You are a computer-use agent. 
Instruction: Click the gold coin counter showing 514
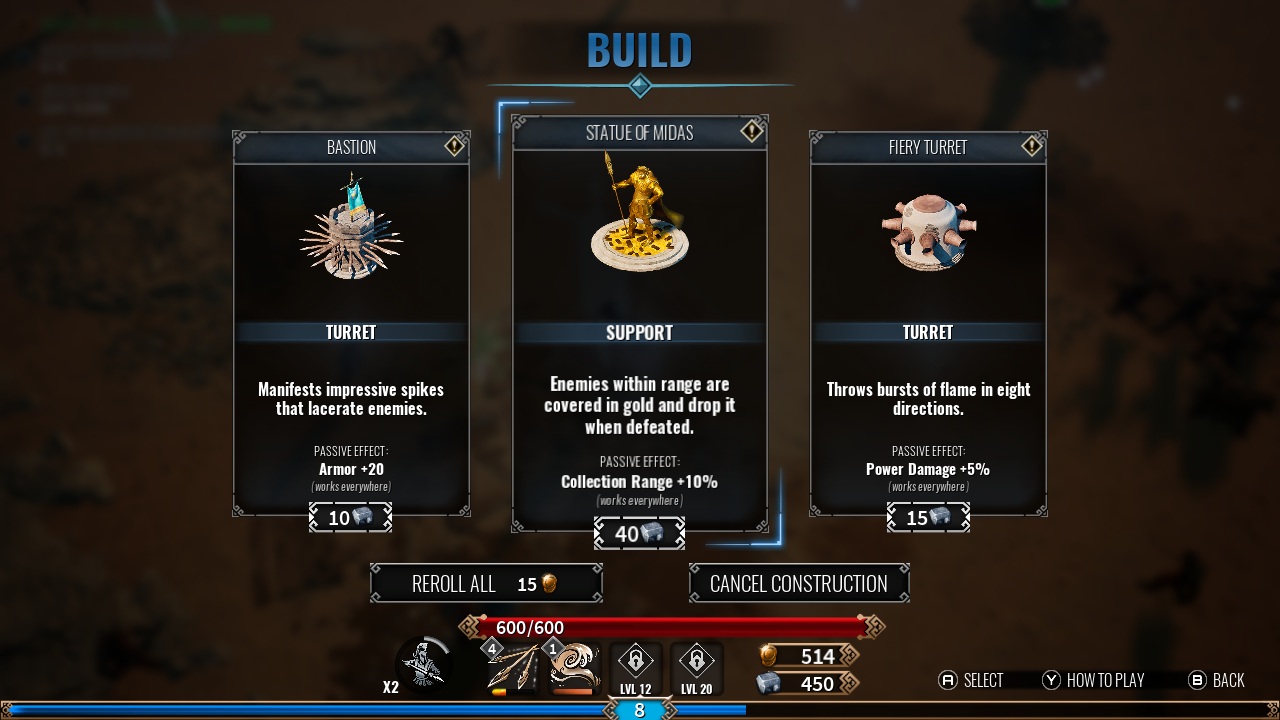pyautogui.click(x=812, y=656)
